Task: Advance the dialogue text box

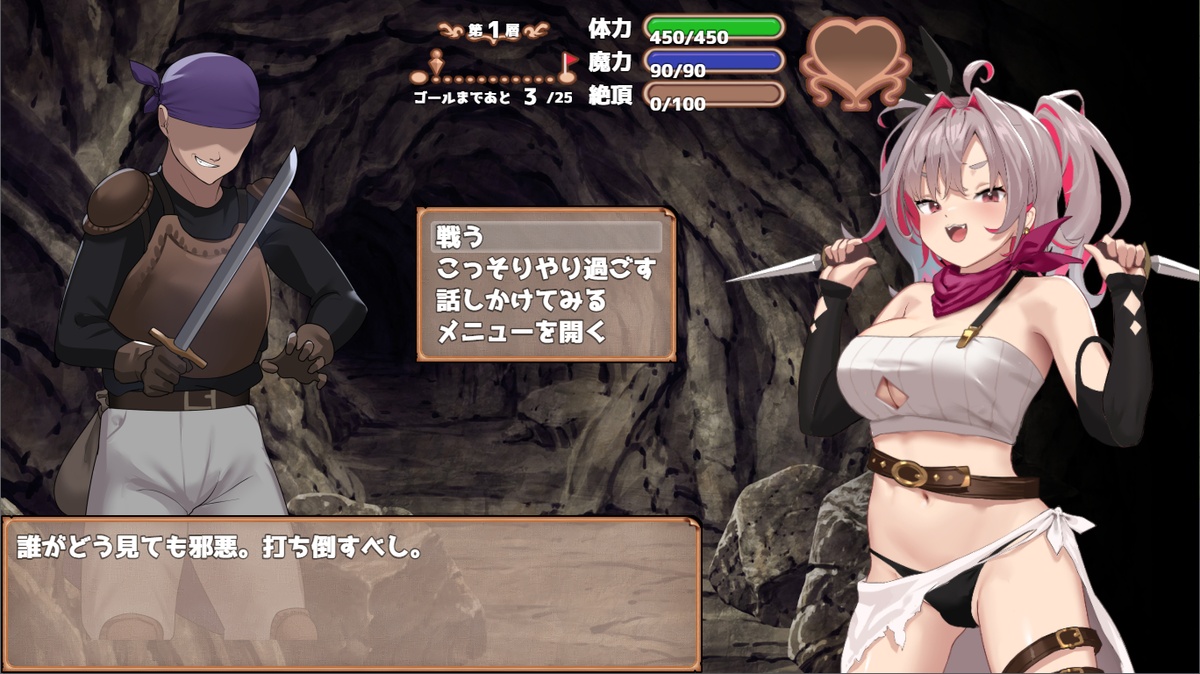Action: tap(350, 593)
